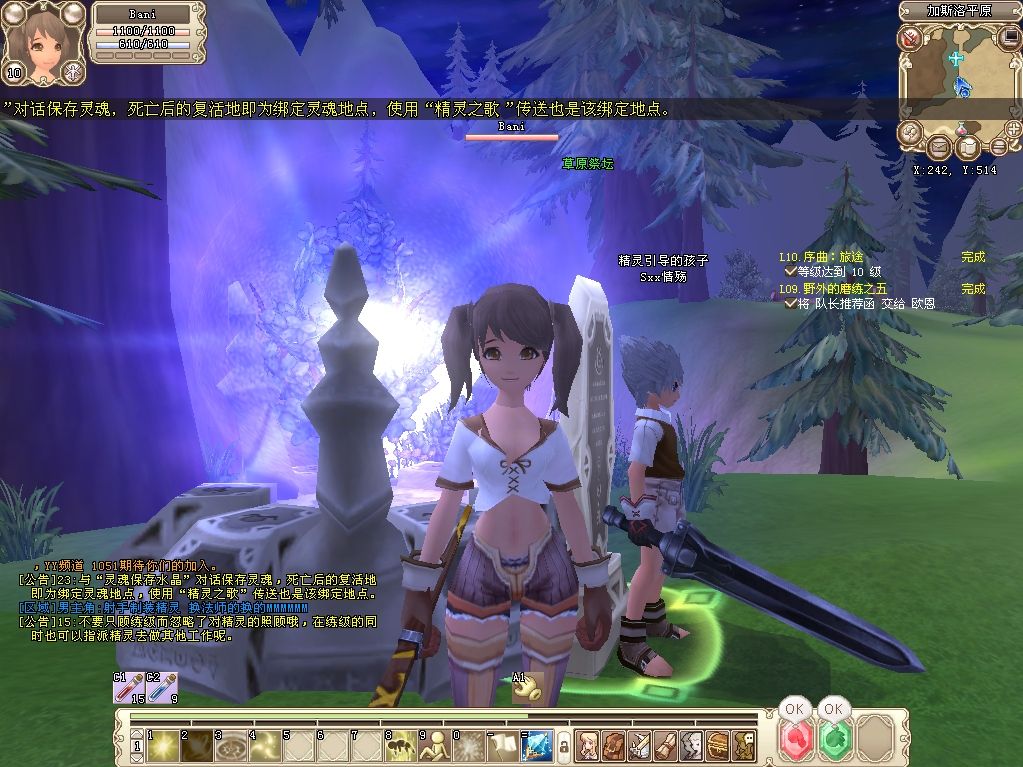The width and height of the screenshot is (1023, 767).
Task: Use the white flag hotbar slot
Action: tap(505, 744)
